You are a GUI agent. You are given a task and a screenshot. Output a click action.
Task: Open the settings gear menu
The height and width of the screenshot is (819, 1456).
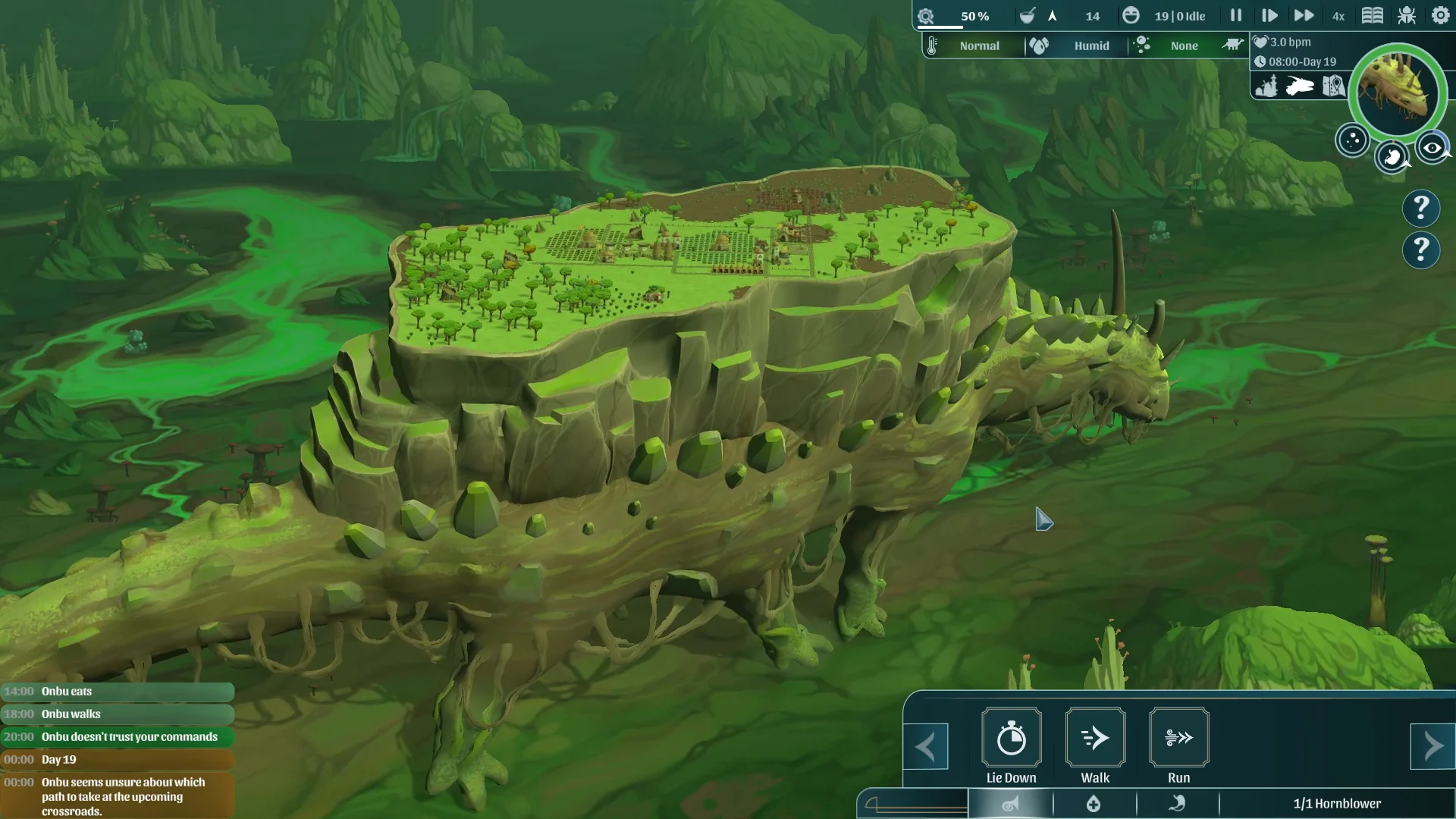coord(1440,15)
